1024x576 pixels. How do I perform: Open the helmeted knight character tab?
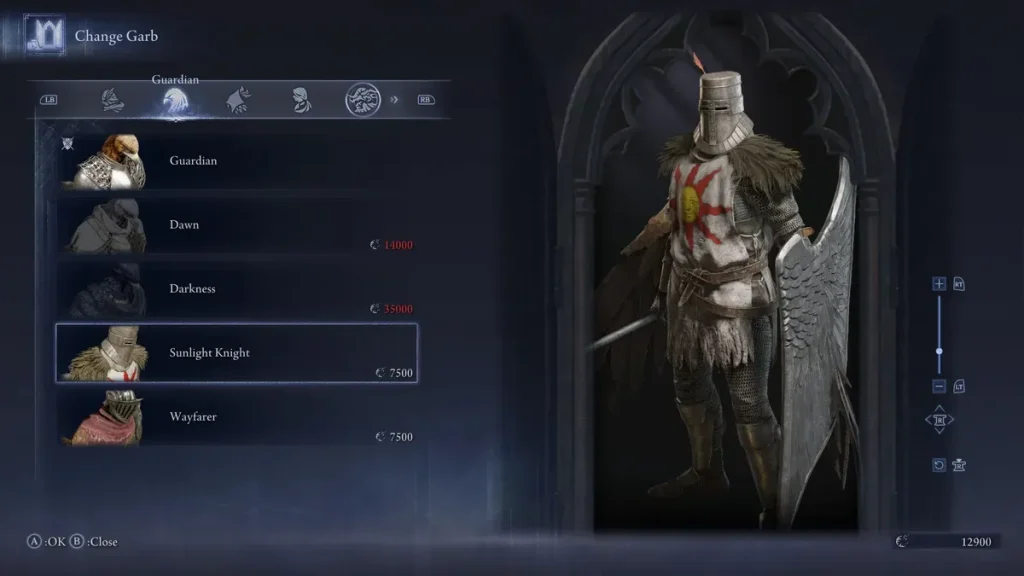click(x=113, y=100)
